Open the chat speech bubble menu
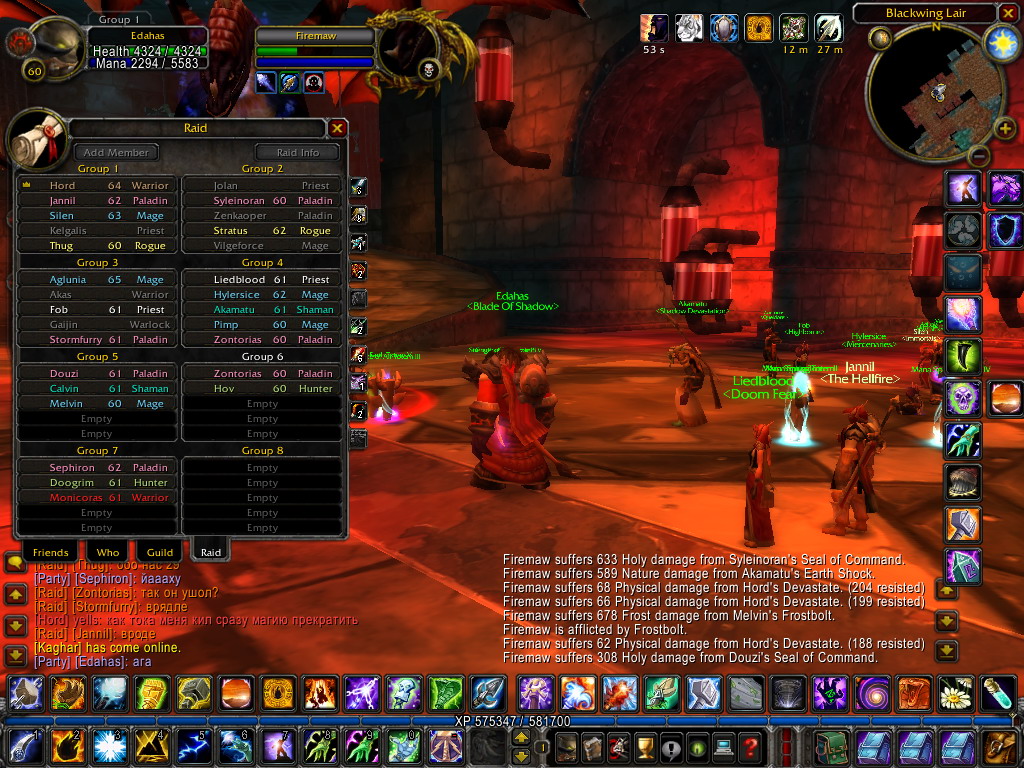The width and height of the screenshot is (1024, 768). click(14, 563)
